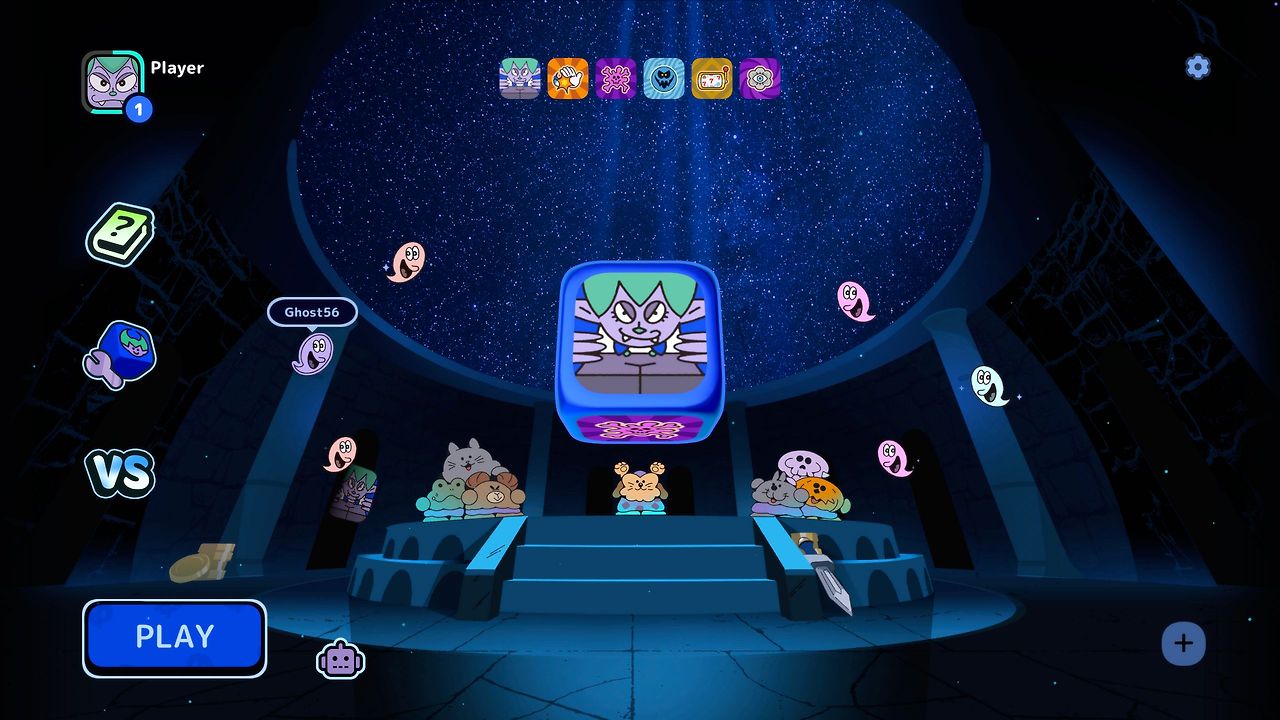
Task: Select the eye flower game mode
Action: coord(760,78)
